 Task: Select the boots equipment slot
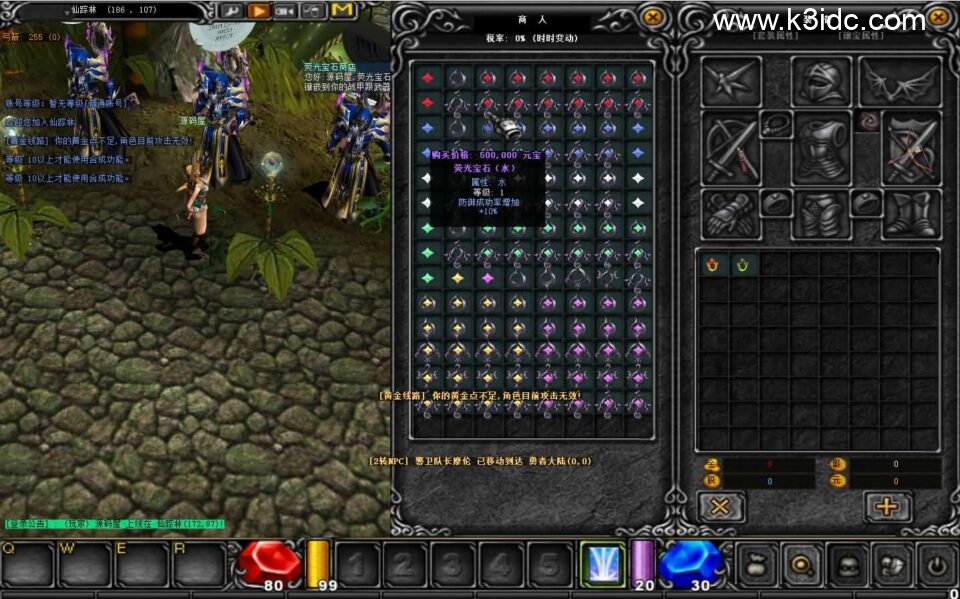tap(910, 214)
